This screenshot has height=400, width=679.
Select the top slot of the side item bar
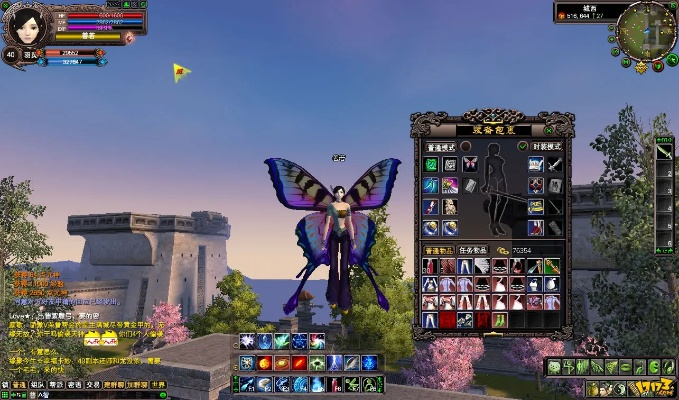point(664,151)
